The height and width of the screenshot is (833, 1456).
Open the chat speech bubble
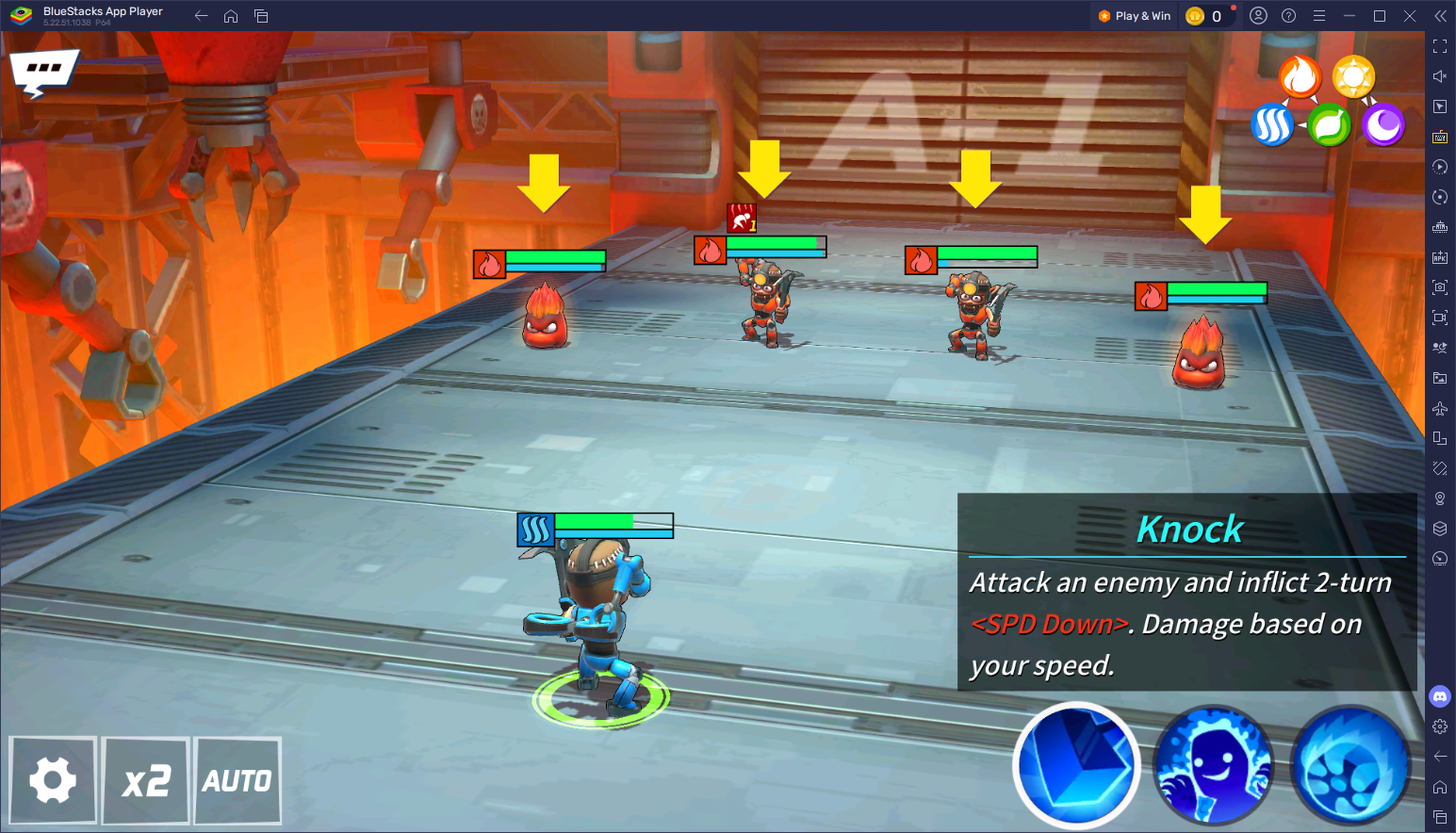[x=42, y=71]
